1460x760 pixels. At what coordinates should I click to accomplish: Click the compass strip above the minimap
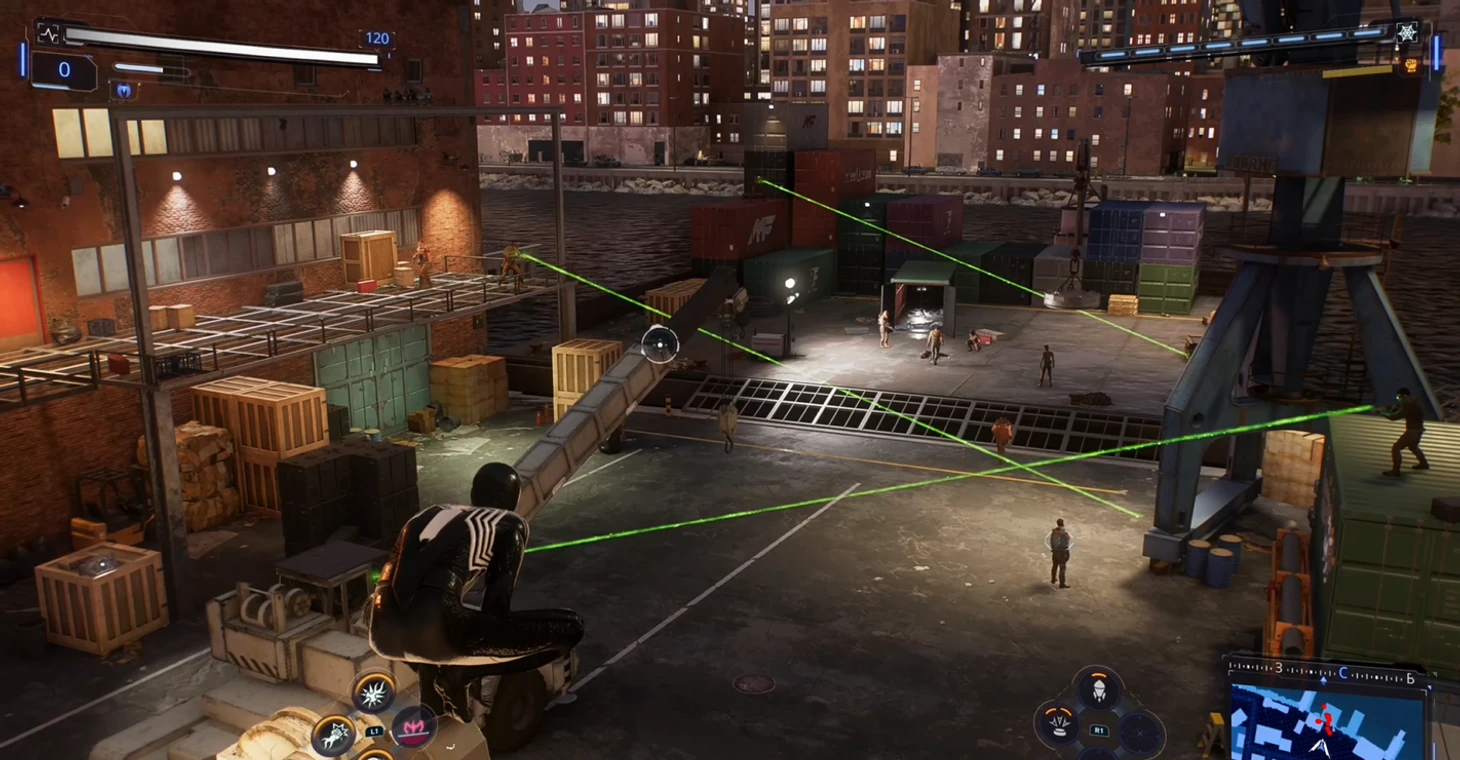1326,669
